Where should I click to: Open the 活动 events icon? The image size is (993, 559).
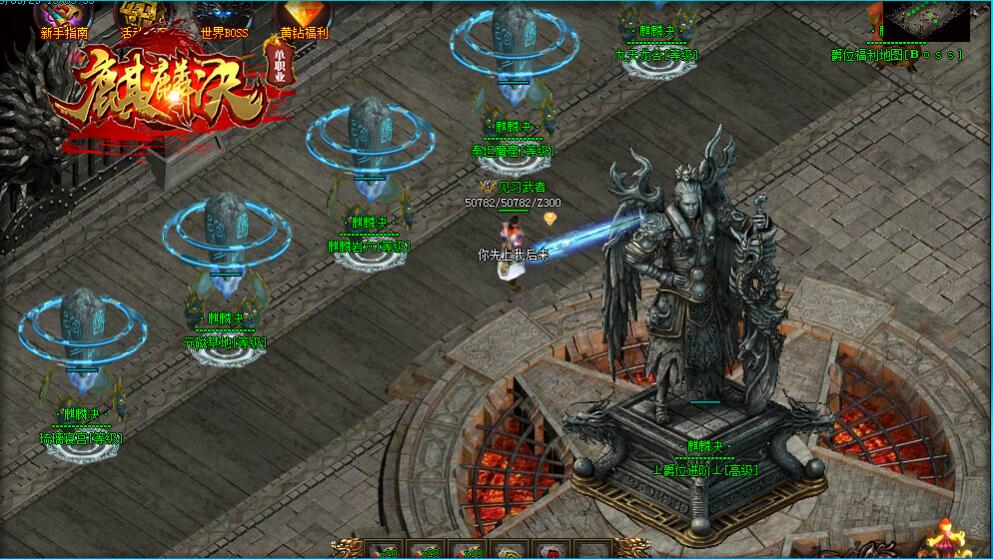(142, 19)
